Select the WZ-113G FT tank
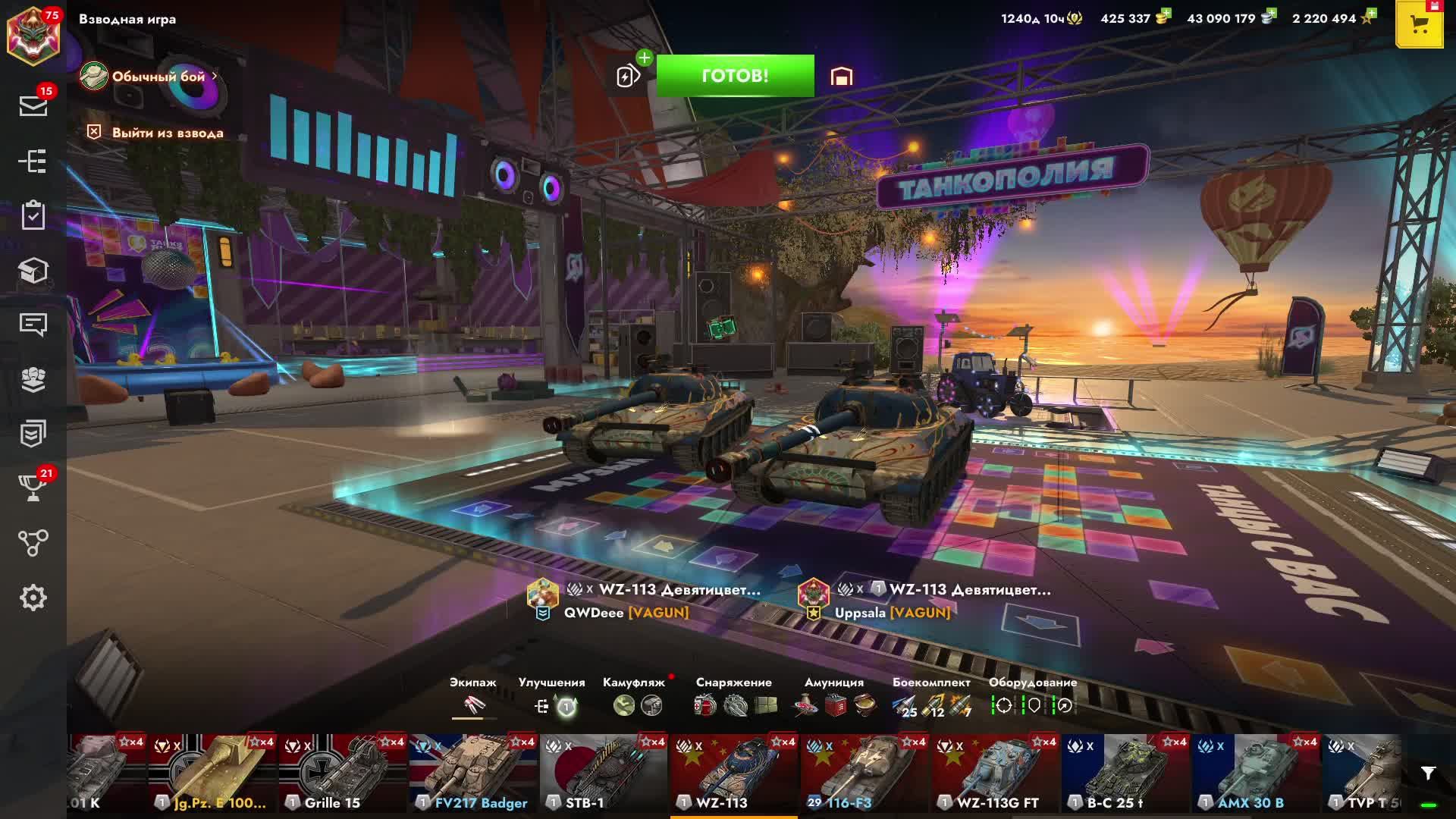The height and width of the screenshot is (819, 1456). (x=995, y=773)
